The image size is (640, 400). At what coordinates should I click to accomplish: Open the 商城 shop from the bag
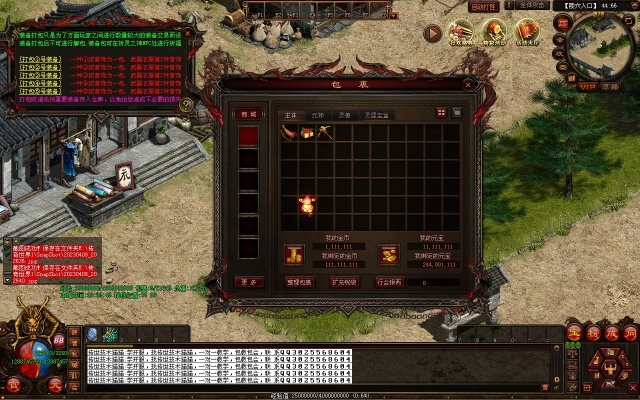(249, 114)
